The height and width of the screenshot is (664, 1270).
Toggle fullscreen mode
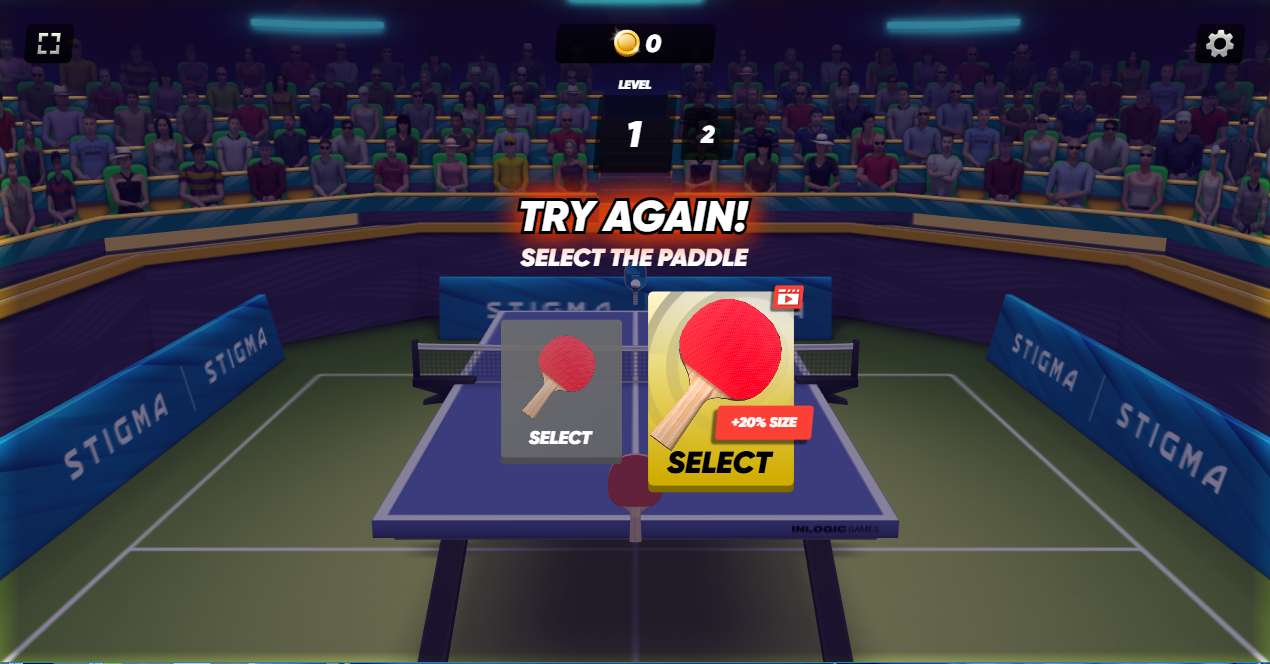point(49,43)
